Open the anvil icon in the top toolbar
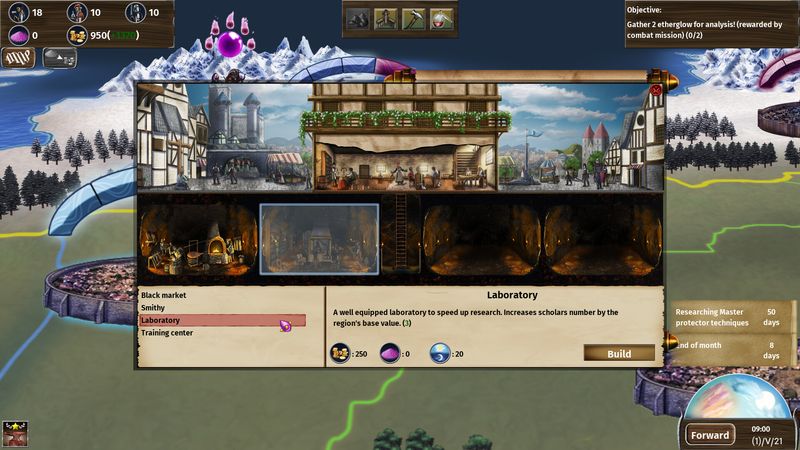Image resolution: width=800 pixels, height=450 pixels. (x=357, y=18)
